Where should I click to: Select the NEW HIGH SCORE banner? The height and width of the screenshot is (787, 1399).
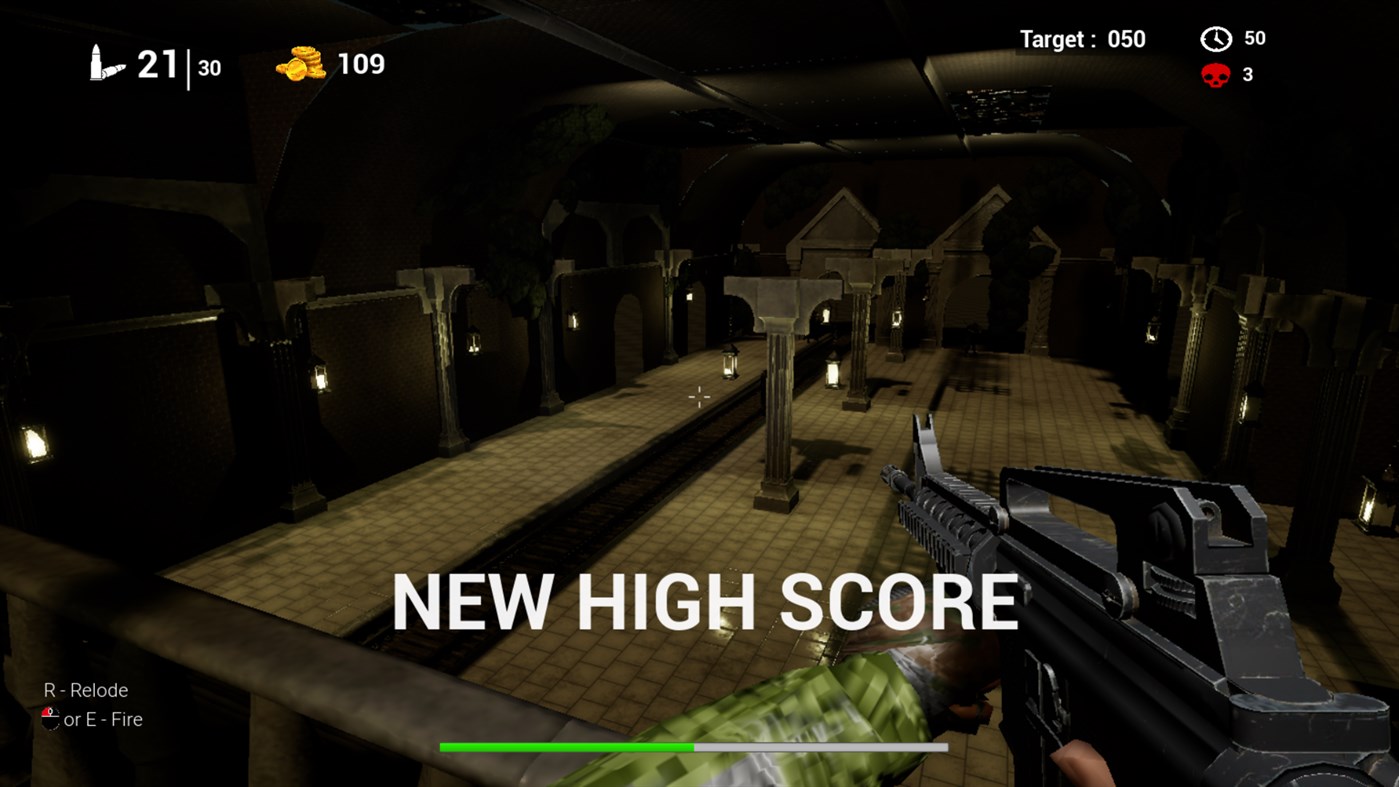706,600
